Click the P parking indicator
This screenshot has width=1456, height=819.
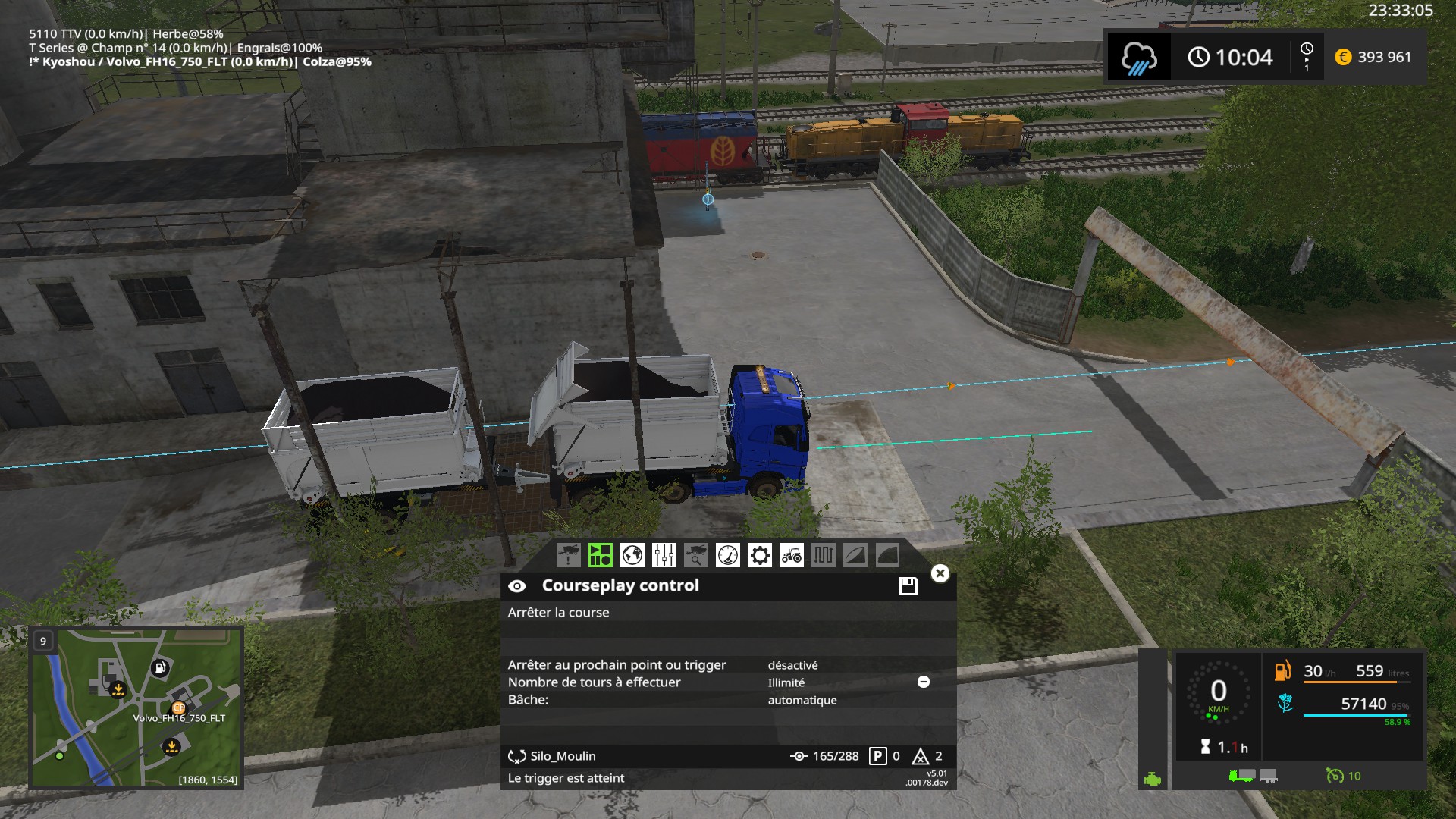click(877, 755)
